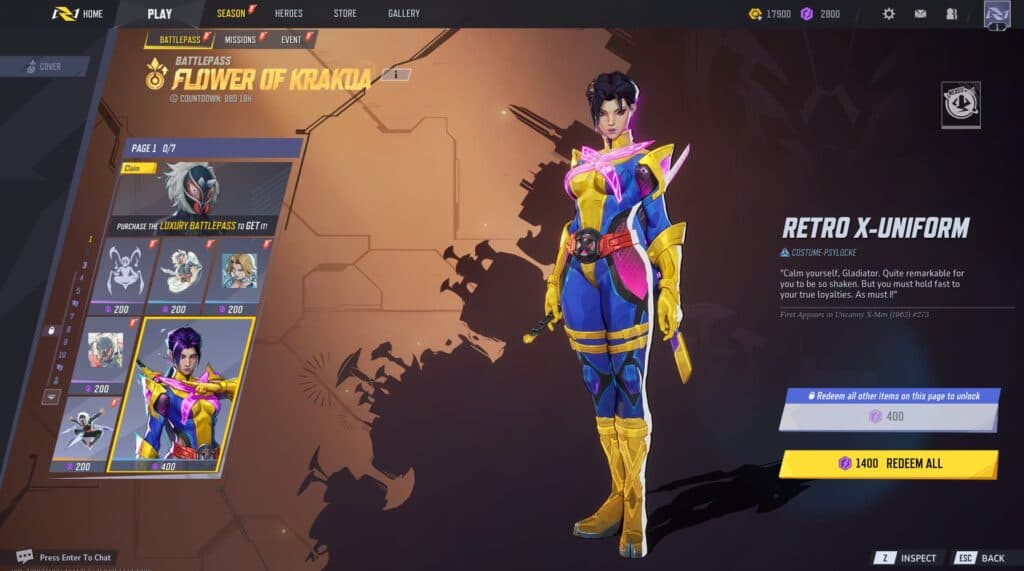Redeem the costume for 400 tokens
Image resolution: width=1024 pixels, height=571 pixels.
pyautogui.click(x=888, y=416)
